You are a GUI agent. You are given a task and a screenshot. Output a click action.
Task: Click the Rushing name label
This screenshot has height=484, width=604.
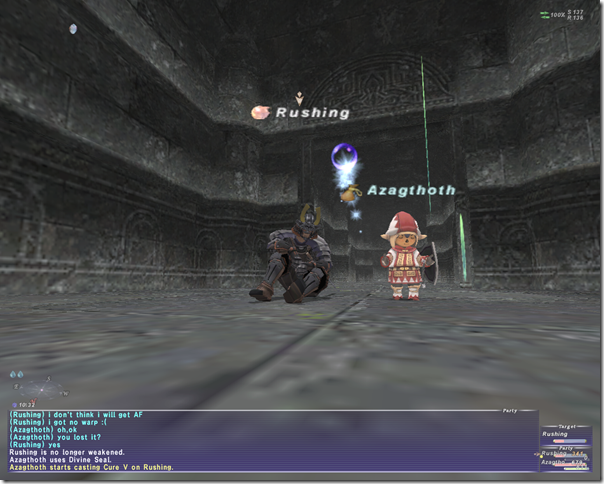tap(313, 113)
